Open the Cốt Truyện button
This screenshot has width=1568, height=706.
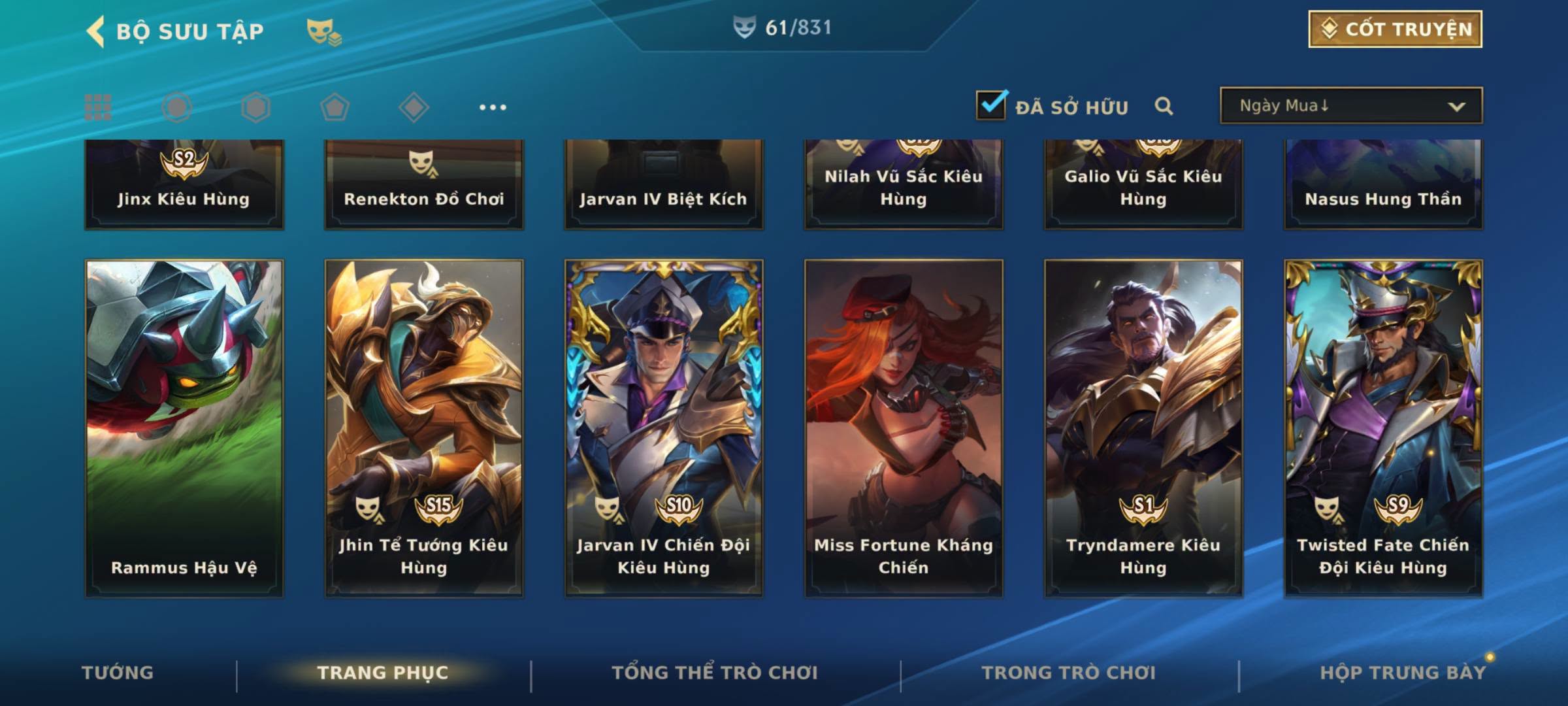tap(1395, 29)
